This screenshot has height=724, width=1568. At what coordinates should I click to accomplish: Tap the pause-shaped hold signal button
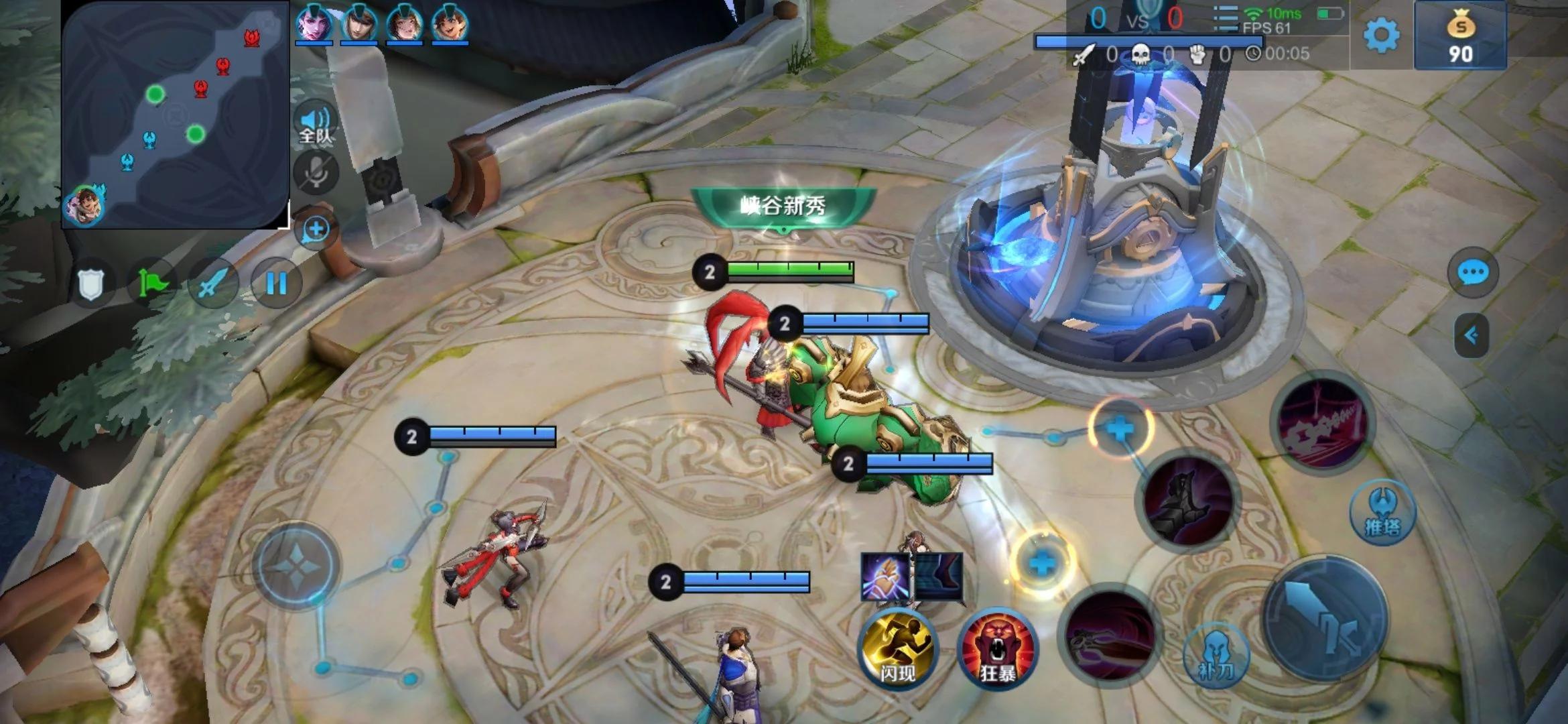tap(276, 284)
